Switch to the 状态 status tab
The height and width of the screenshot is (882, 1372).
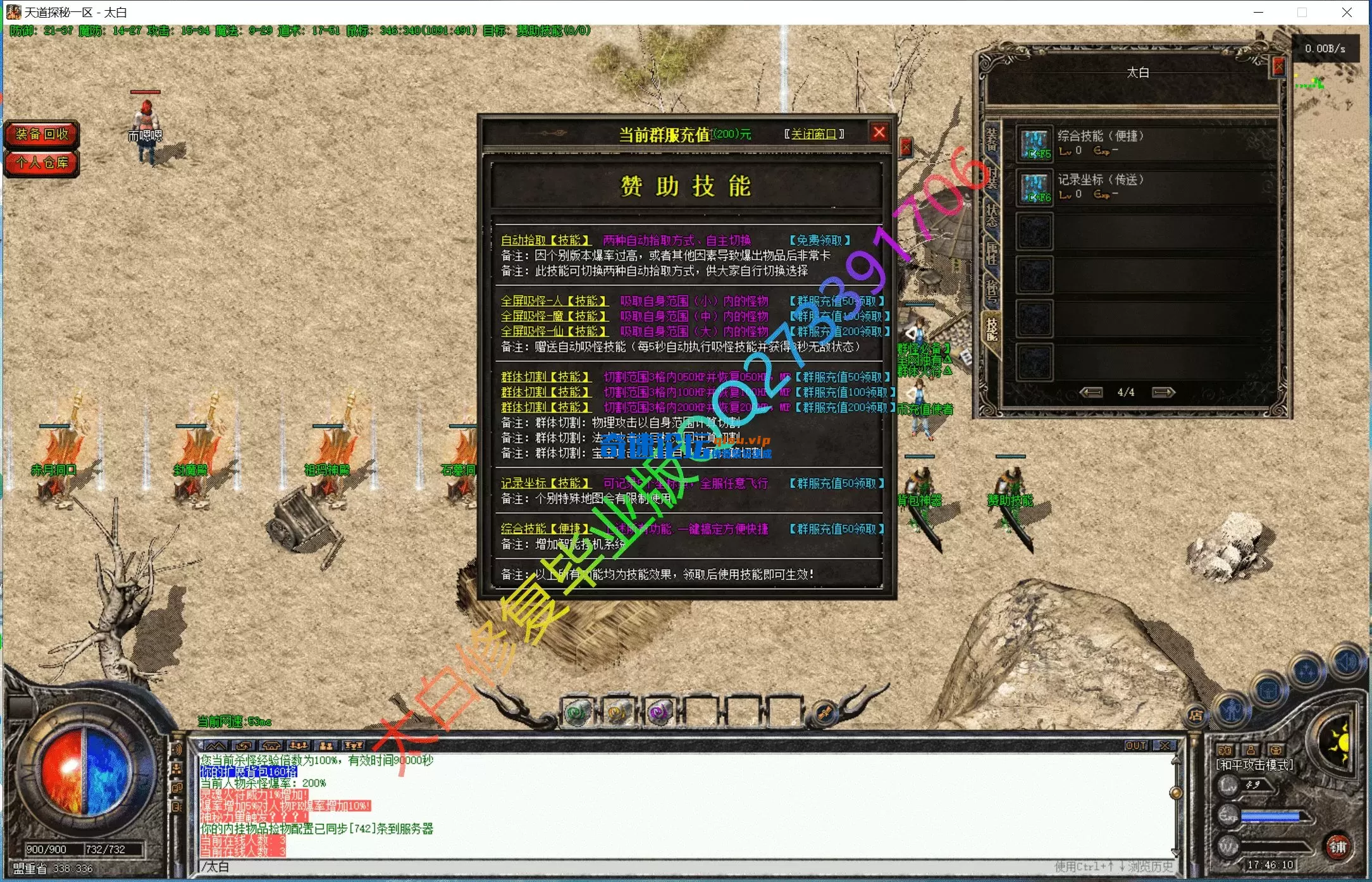click(x=991, y=215)
